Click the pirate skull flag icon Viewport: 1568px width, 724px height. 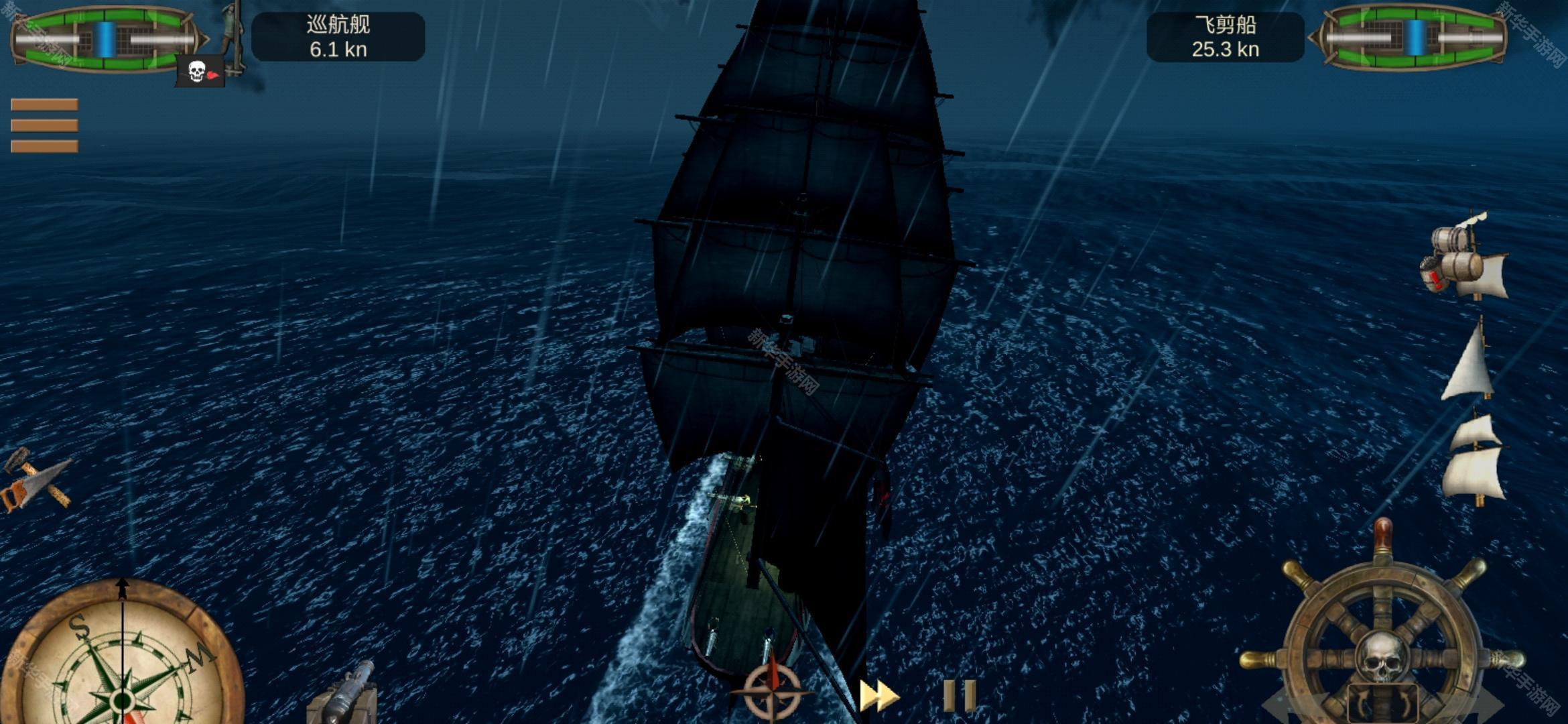[200, 72]
